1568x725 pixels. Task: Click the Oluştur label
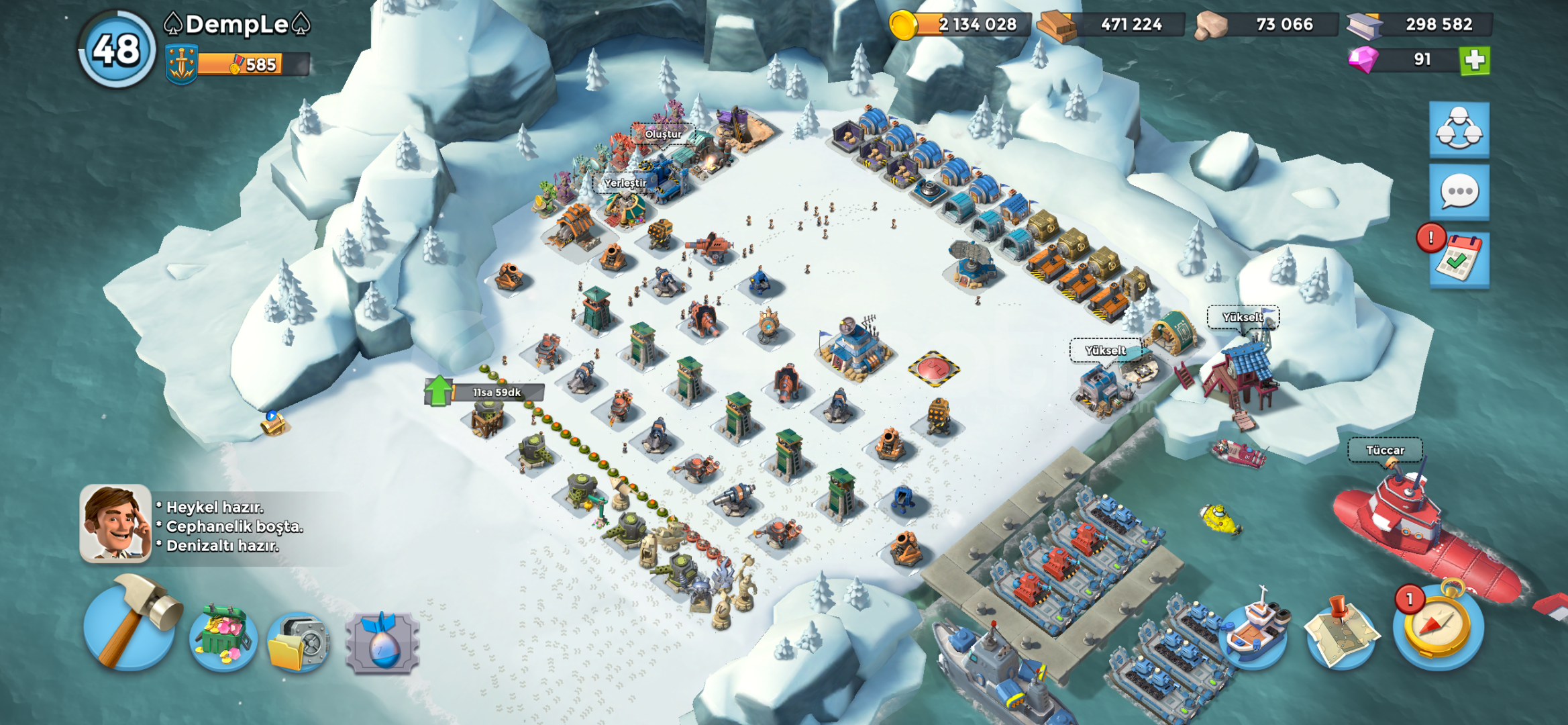(663, 134)
